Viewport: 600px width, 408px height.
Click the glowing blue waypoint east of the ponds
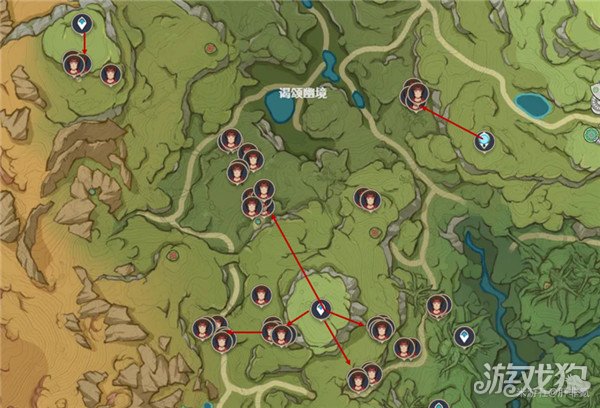pyautogui.click(x=485, y=140)
